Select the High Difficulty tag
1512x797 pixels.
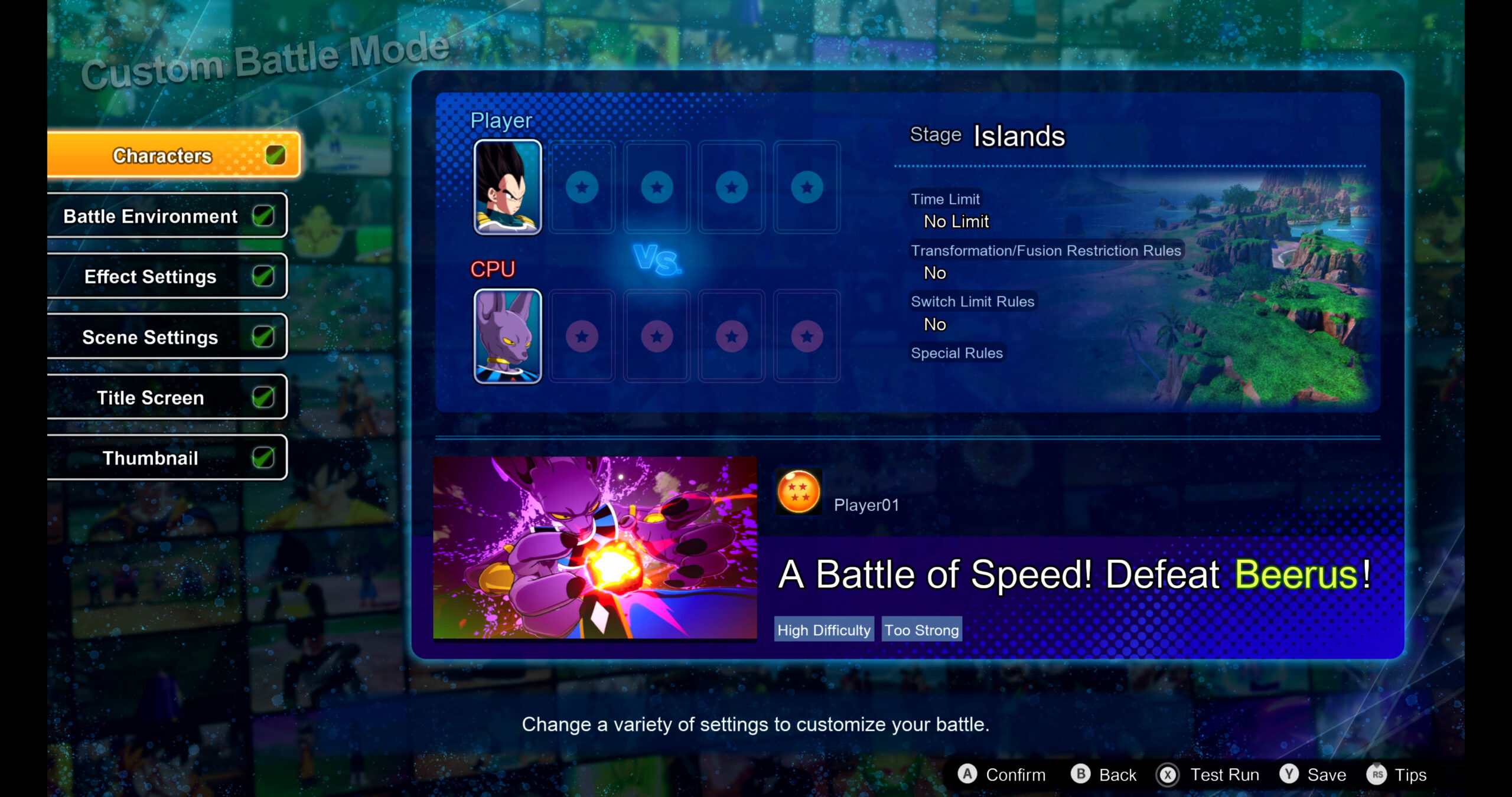[823, 630]
